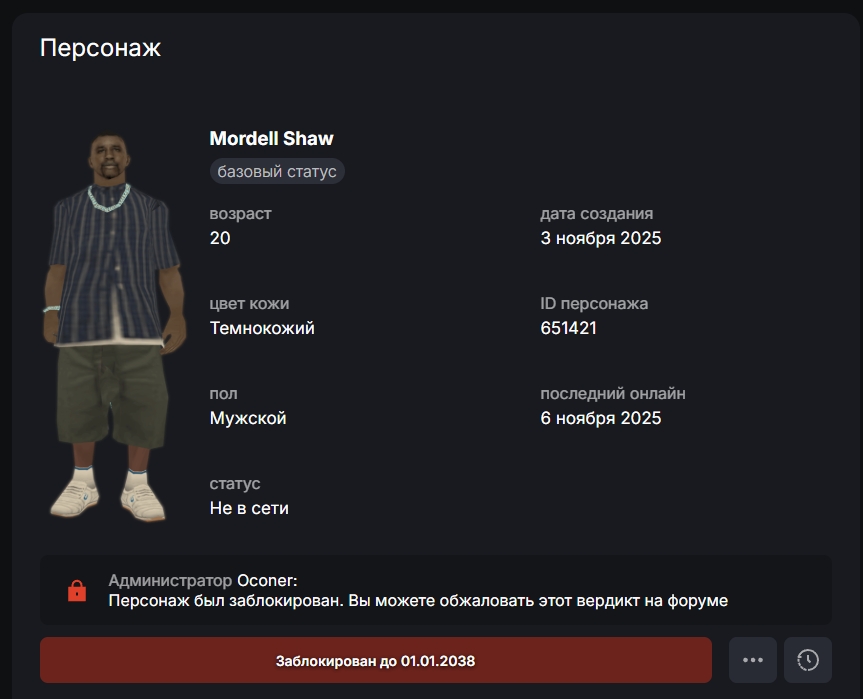Show the character history clock icon
Viewport: 863px width, 699px height.
tap(808, 660)
